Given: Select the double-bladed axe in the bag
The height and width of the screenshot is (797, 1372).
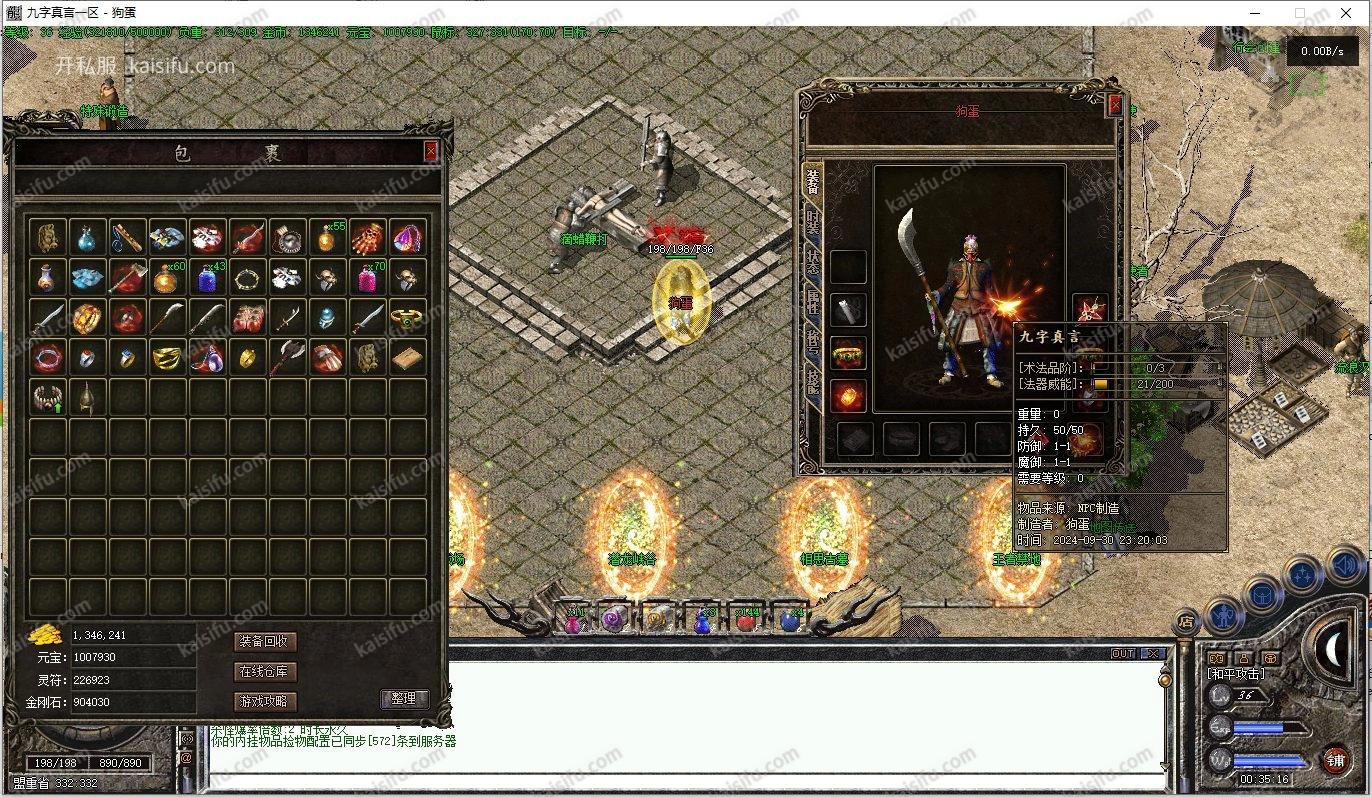Looking at the screenshot, I should pos(287,357).
